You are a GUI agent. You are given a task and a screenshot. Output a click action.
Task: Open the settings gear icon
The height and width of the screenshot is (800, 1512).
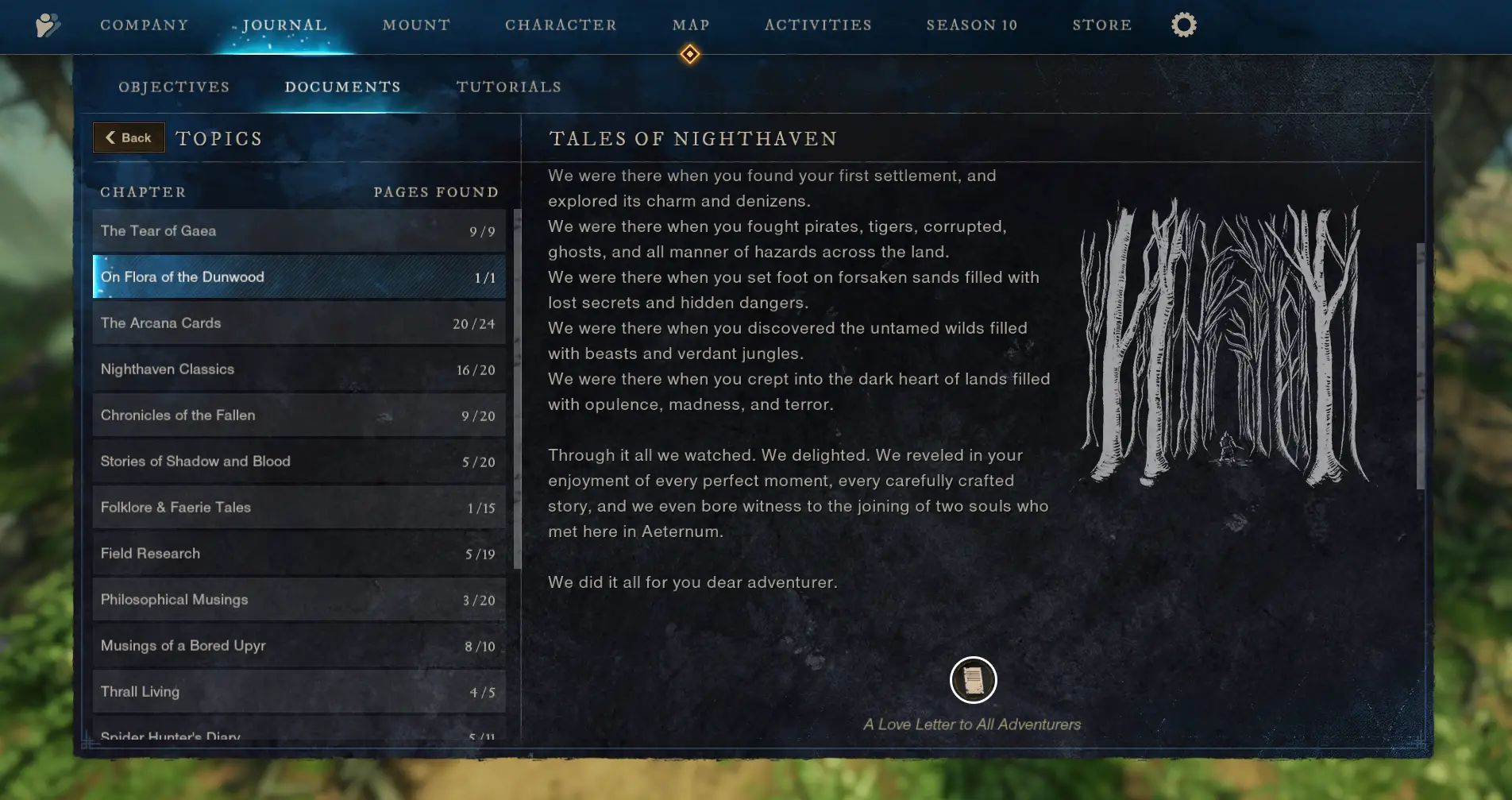[x=1182, y=25]
